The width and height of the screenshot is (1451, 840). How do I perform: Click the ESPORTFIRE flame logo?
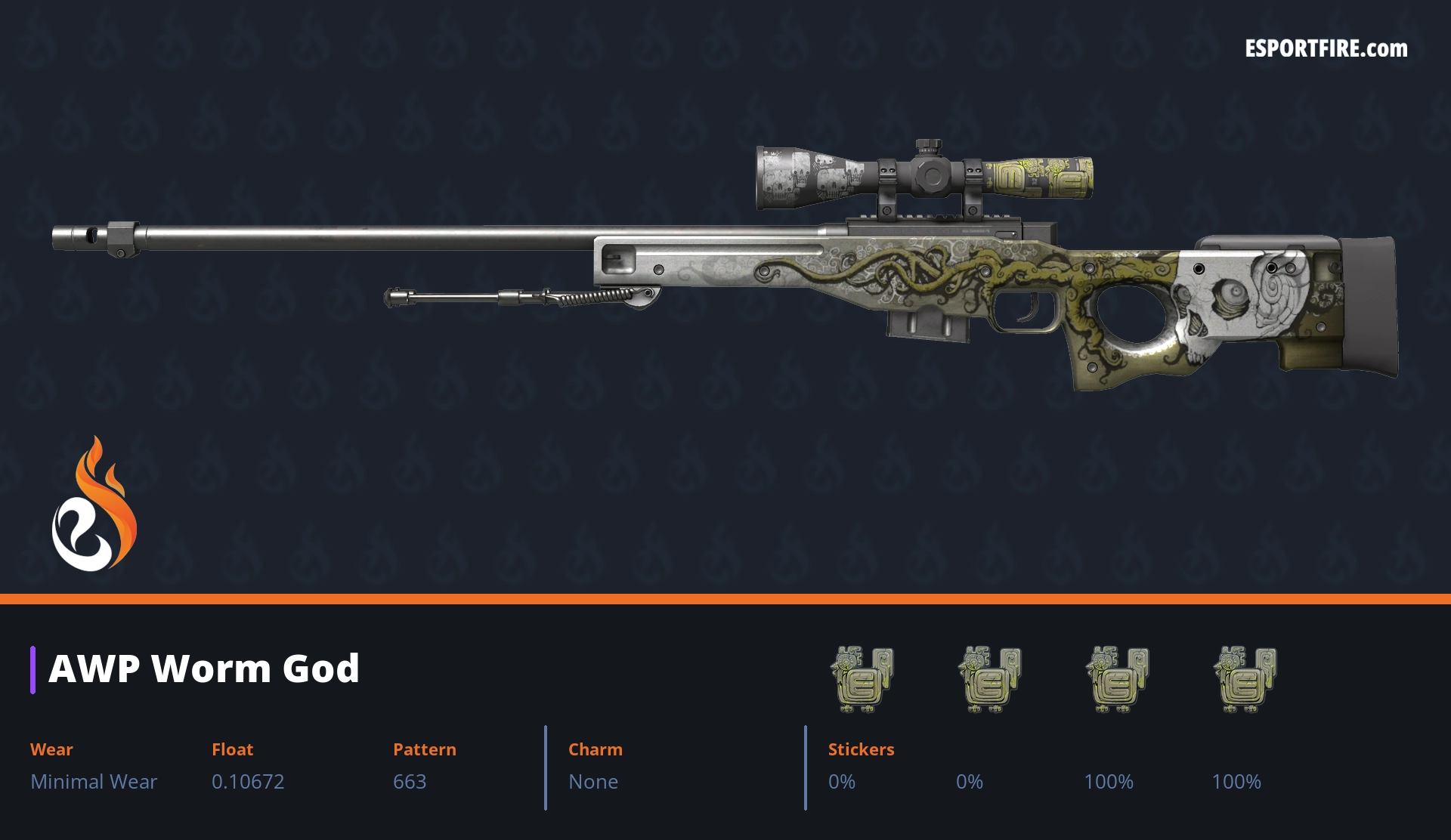[94, 505]
